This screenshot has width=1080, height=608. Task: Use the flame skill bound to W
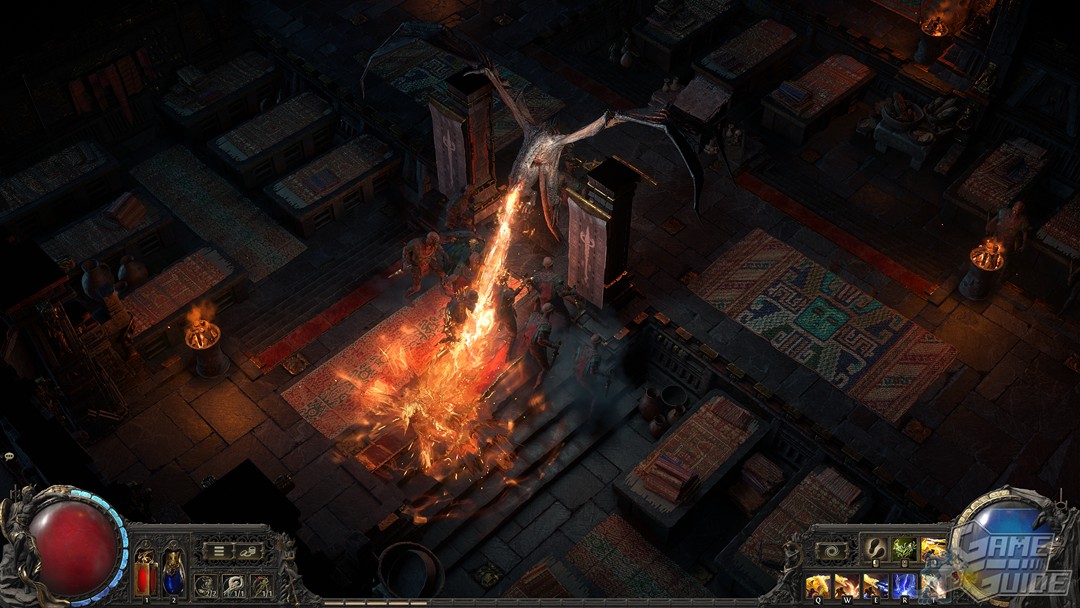point(846,585)
